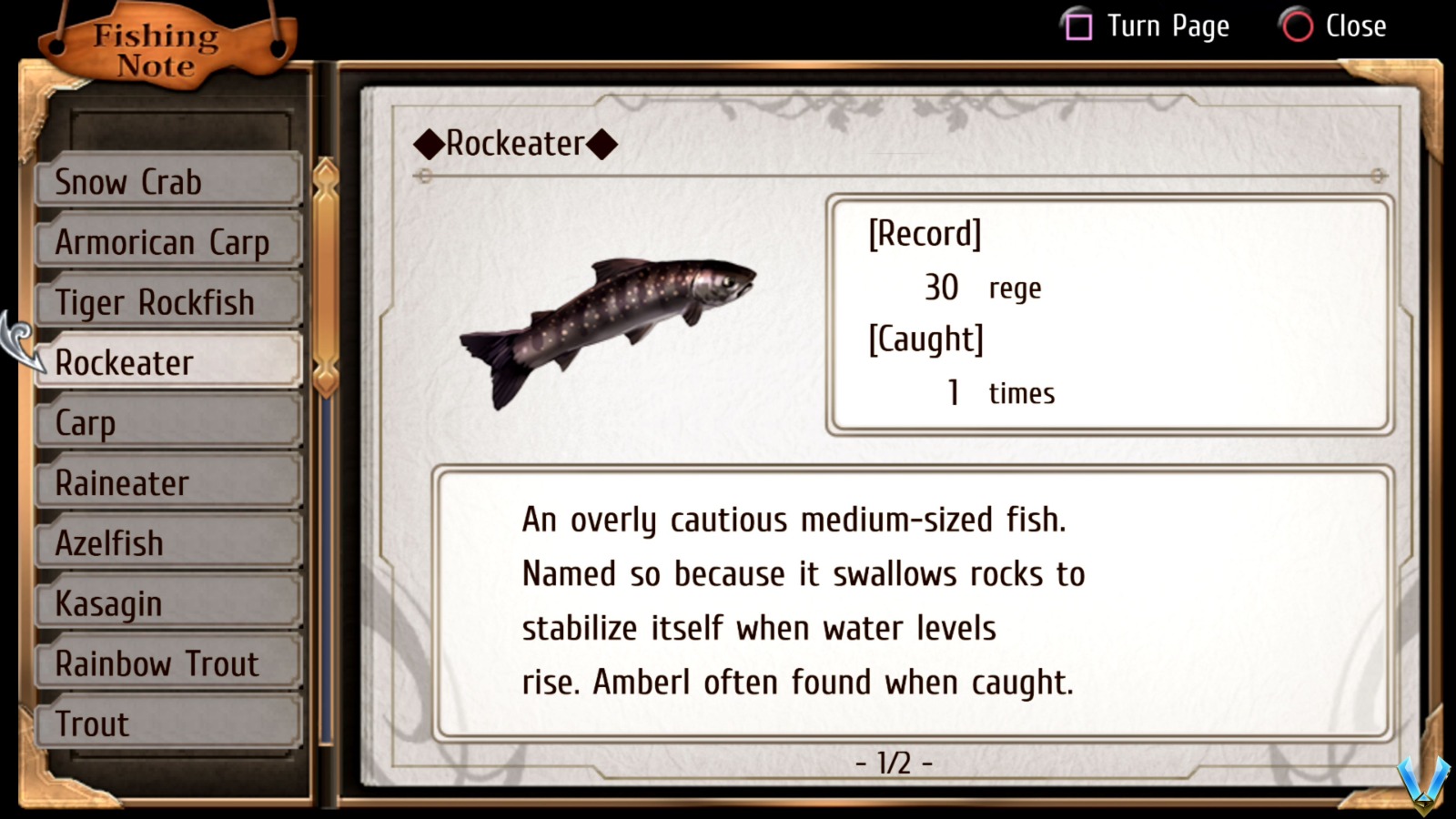
Task: Select Tiger Rockfish from the list
Action: 167,301
